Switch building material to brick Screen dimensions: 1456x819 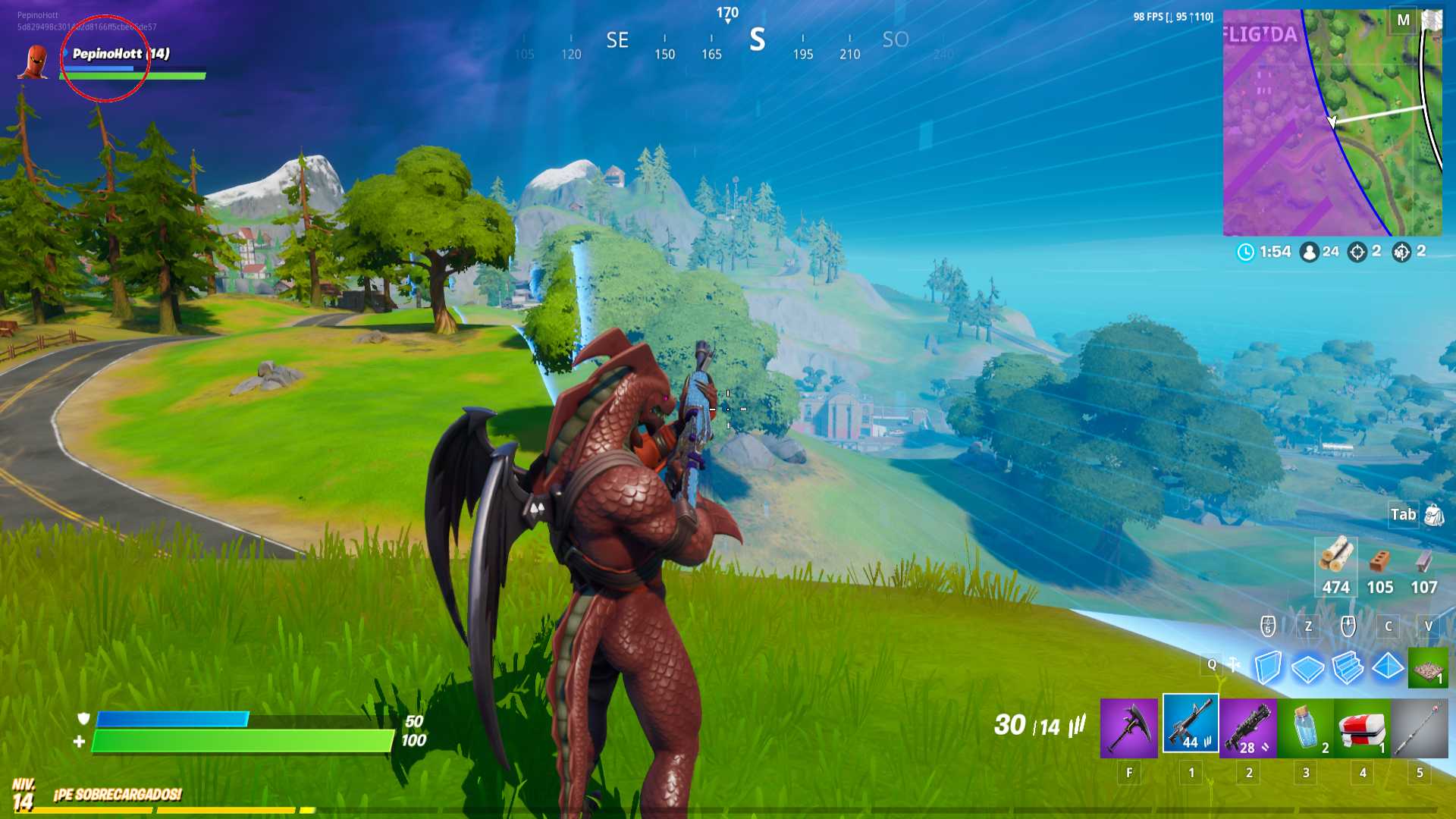pos(1379,566)
